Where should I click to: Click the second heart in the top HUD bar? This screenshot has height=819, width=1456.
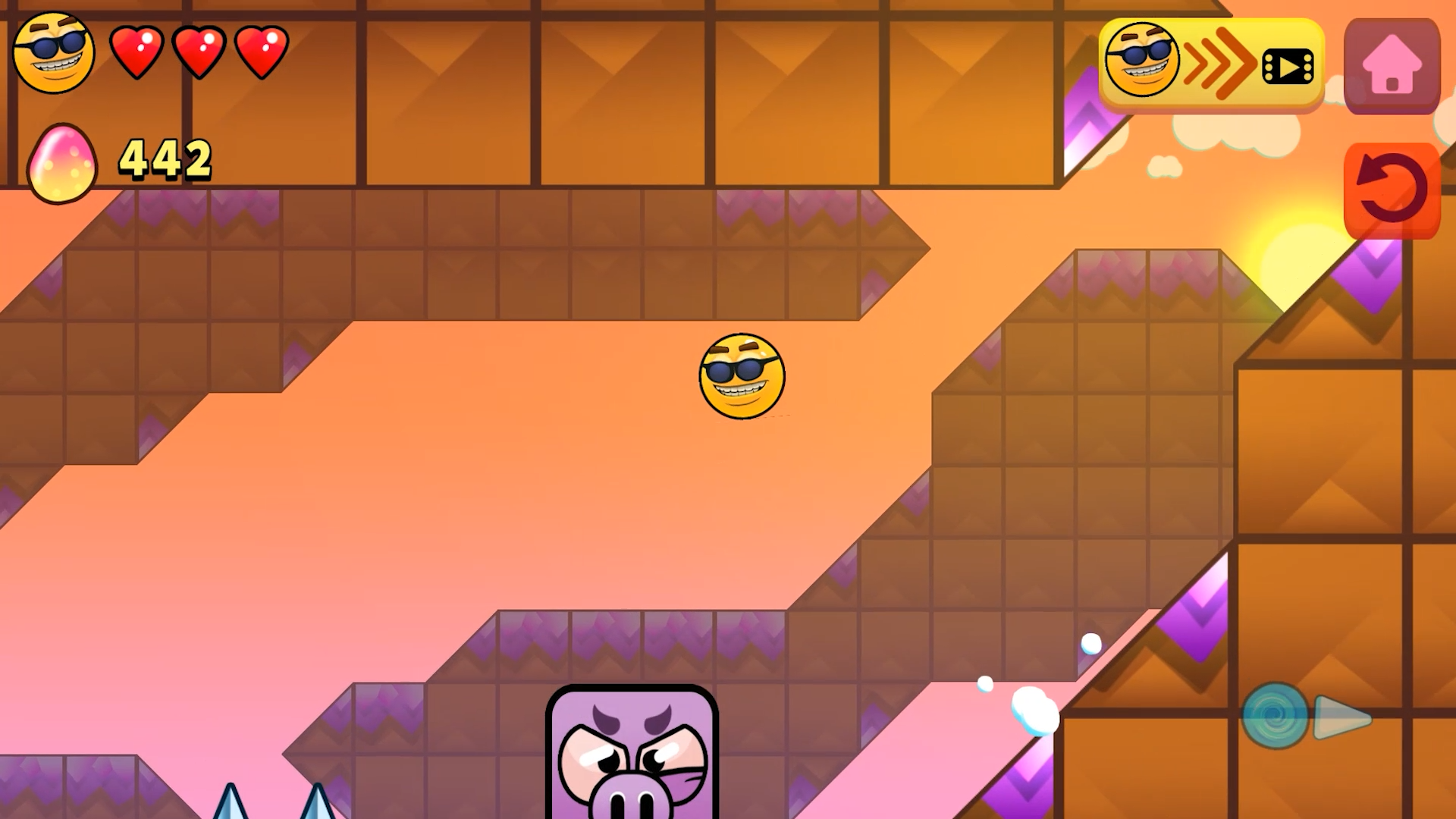pos(199,52)
